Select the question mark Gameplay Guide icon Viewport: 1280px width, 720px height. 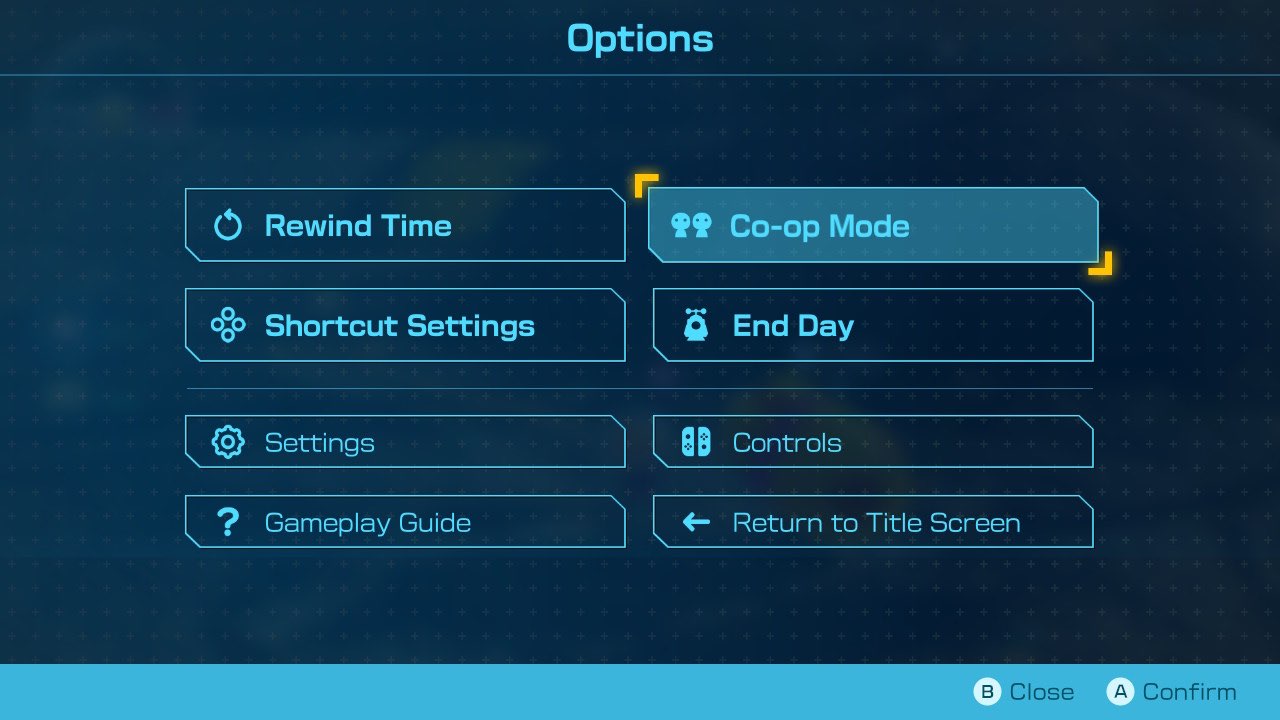pyautogui.click(x=228, y=521)
